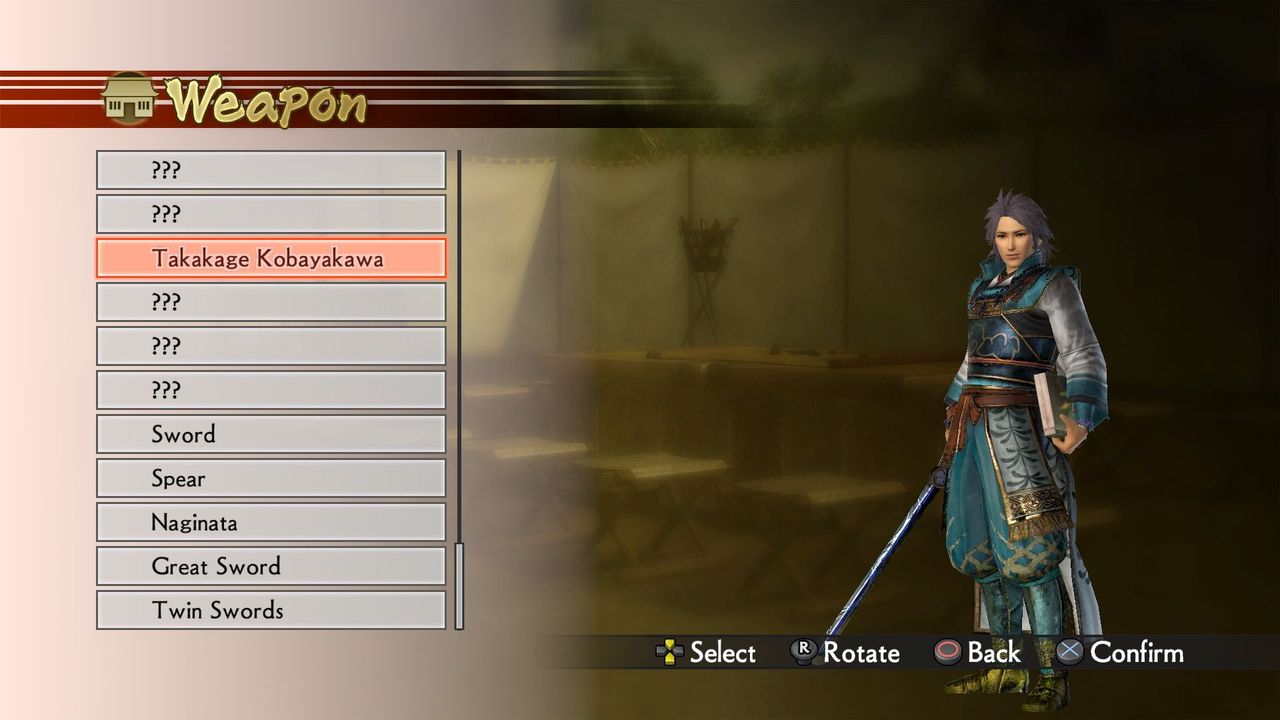Image resolution: width=1280 pixels, height=720 pixels.
Task: Click the second ??? locked entry
Action: click(270, 213)
